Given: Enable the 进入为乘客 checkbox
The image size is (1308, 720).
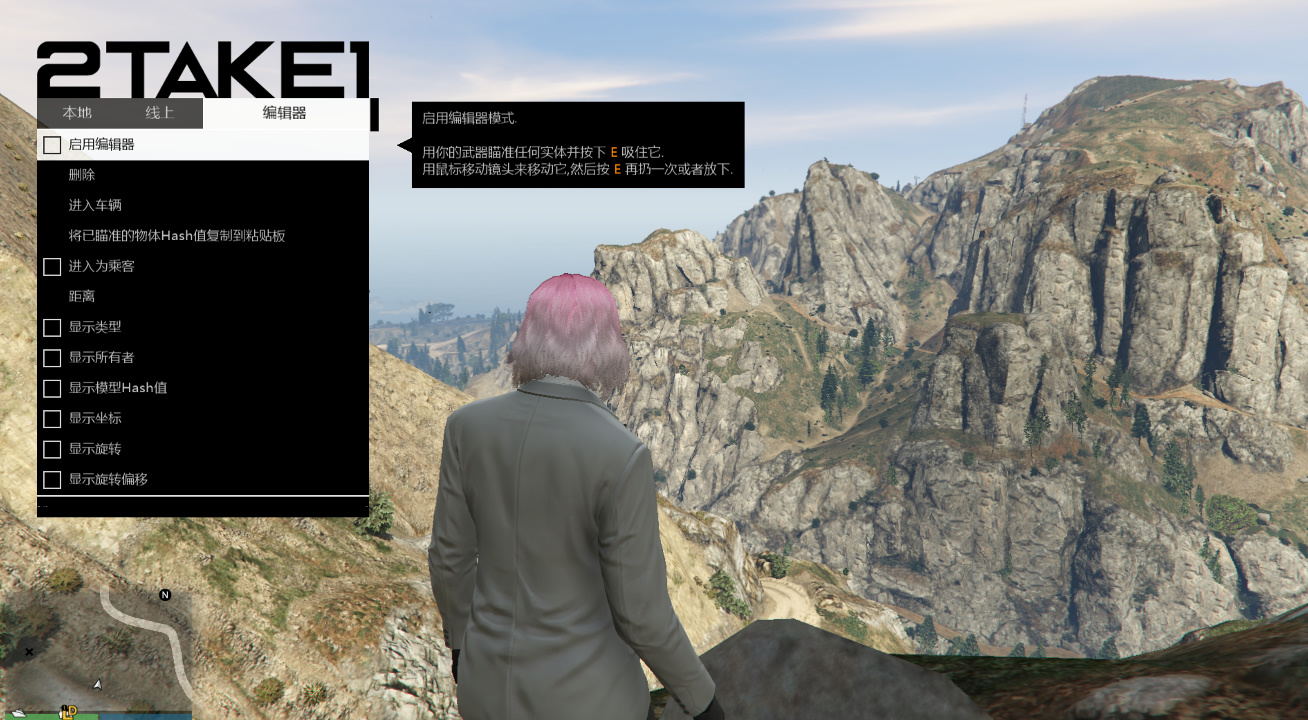Looking at the screenshot, I should click(x=52, y=267).
